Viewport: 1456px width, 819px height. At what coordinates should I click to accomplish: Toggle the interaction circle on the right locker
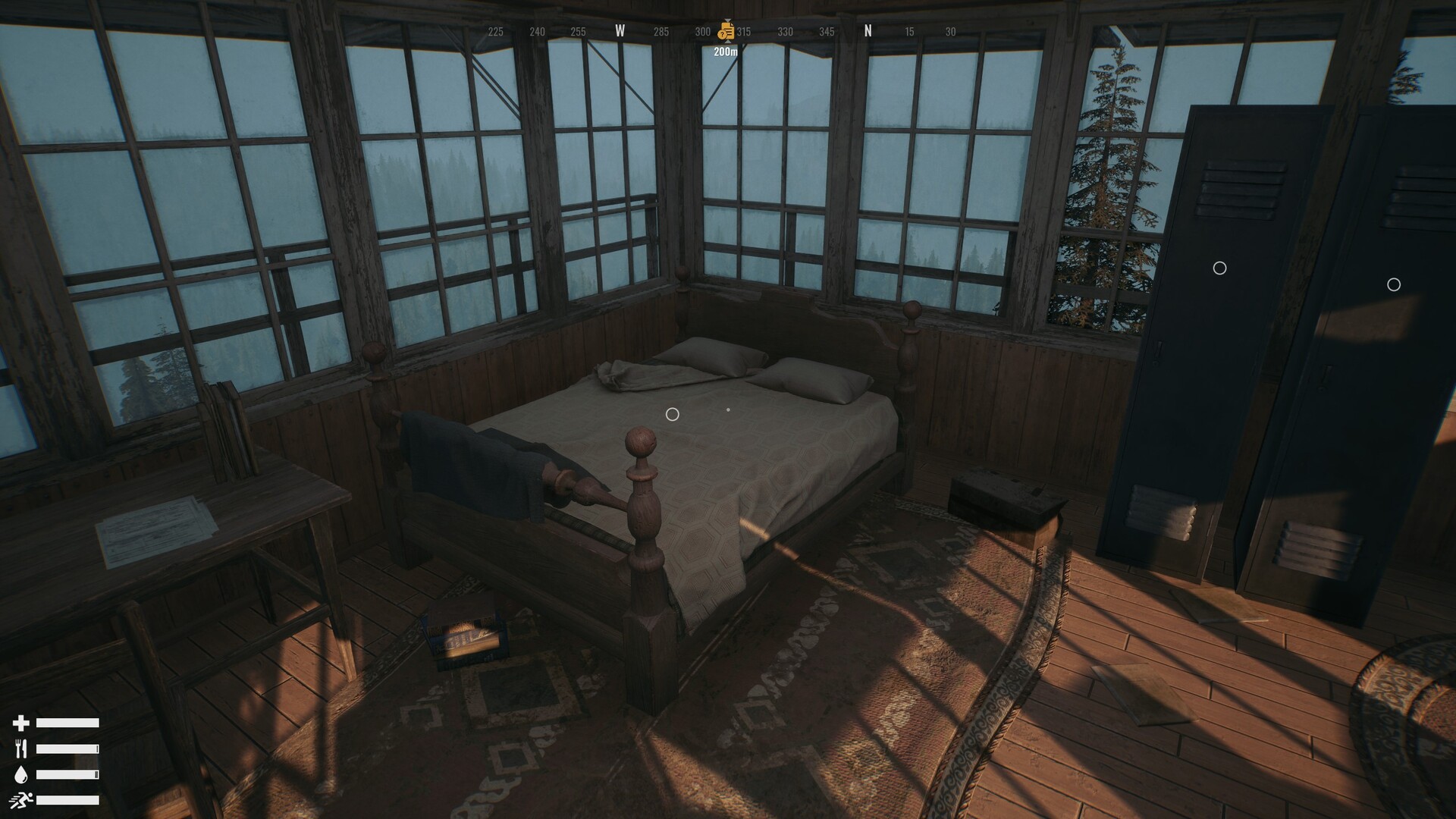1394,284
